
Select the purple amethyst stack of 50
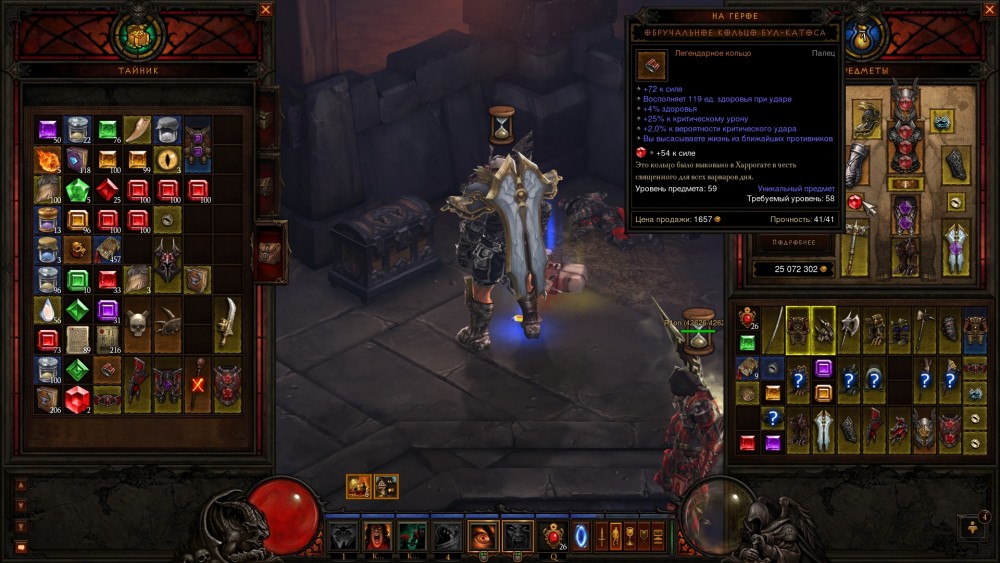pyautogui.click(x=47, y=130)
